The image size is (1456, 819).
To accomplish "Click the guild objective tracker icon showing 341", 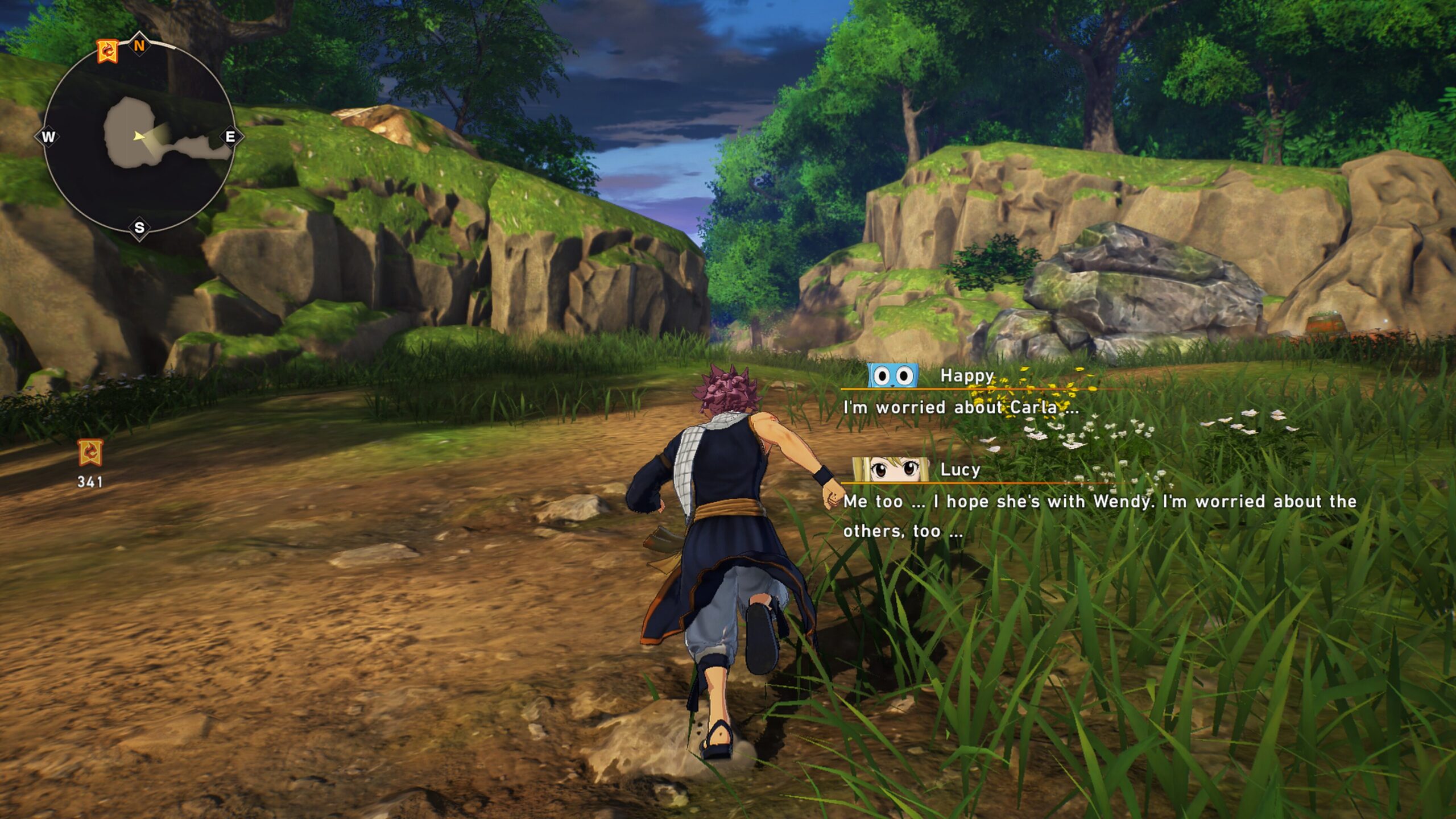I will 90,453.
